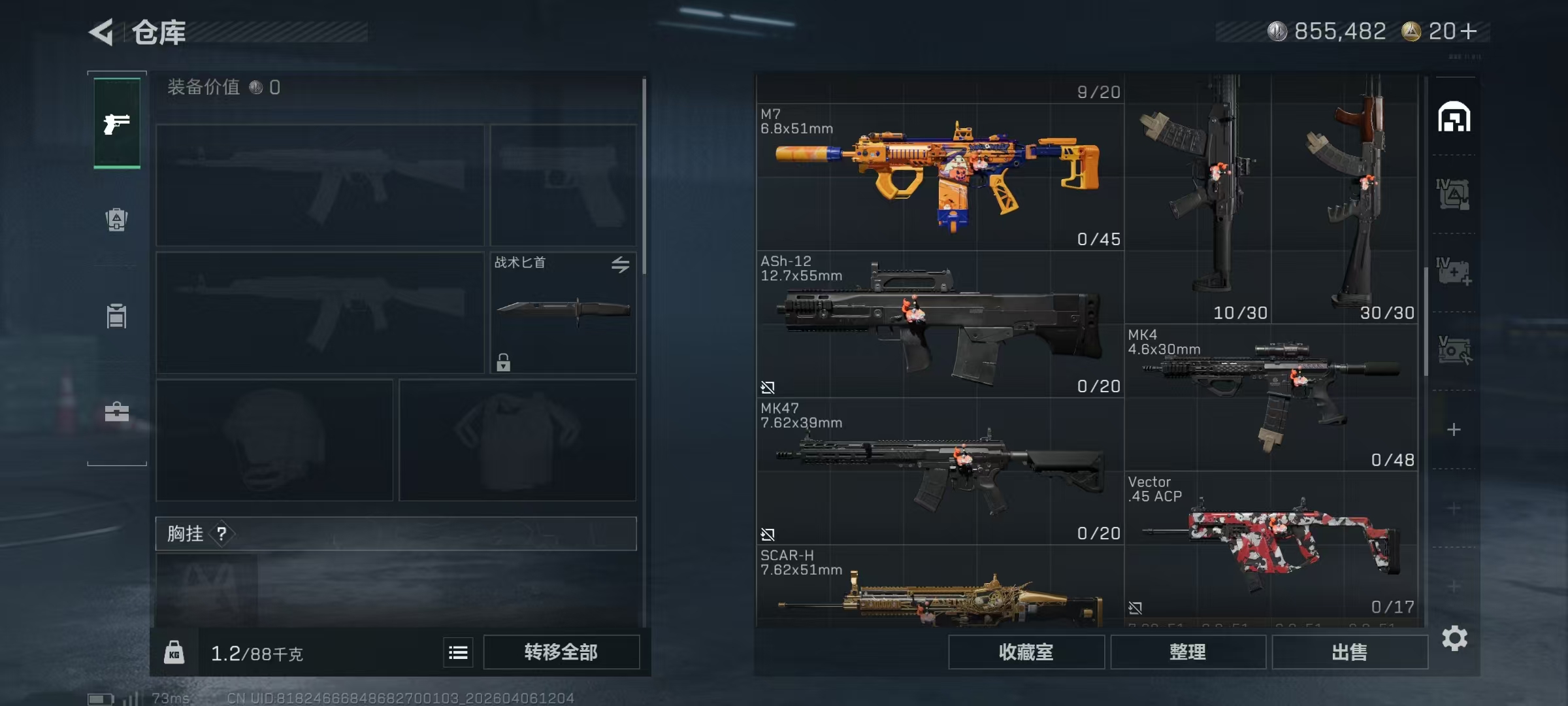The height and width of the screenshot is (706, 1568).
Task: Click 转移全部 to transfer everything
Action: (561, 652)
